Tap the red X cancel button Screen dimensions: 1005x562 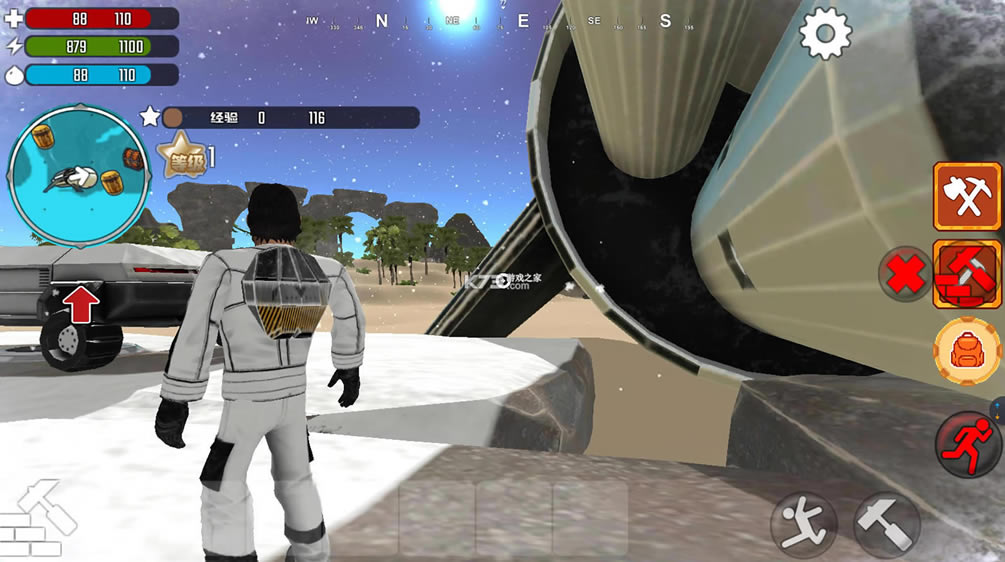click(x=906, y=275)
